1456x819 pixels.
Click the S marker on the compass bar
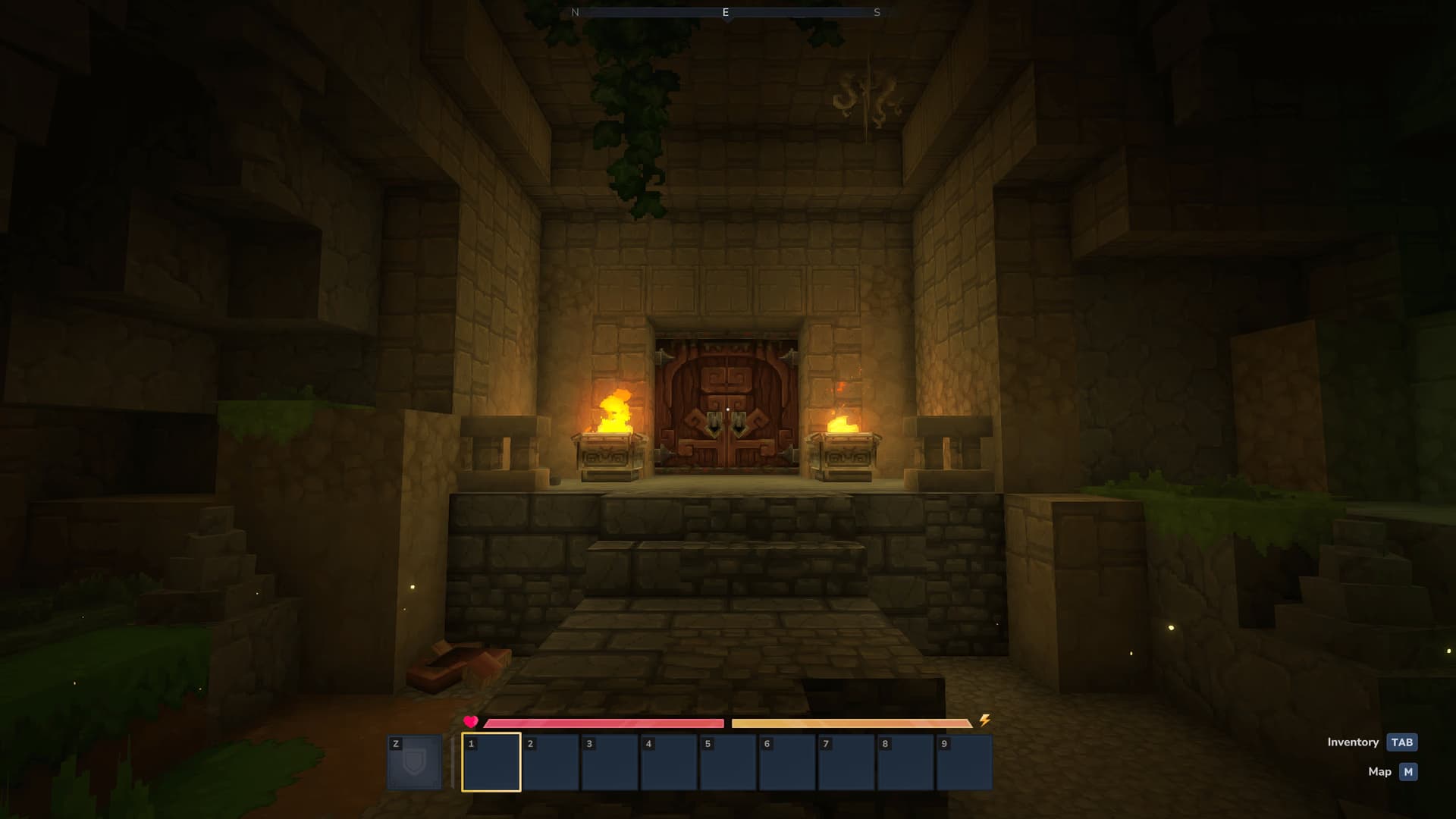[x=877, y=12]
